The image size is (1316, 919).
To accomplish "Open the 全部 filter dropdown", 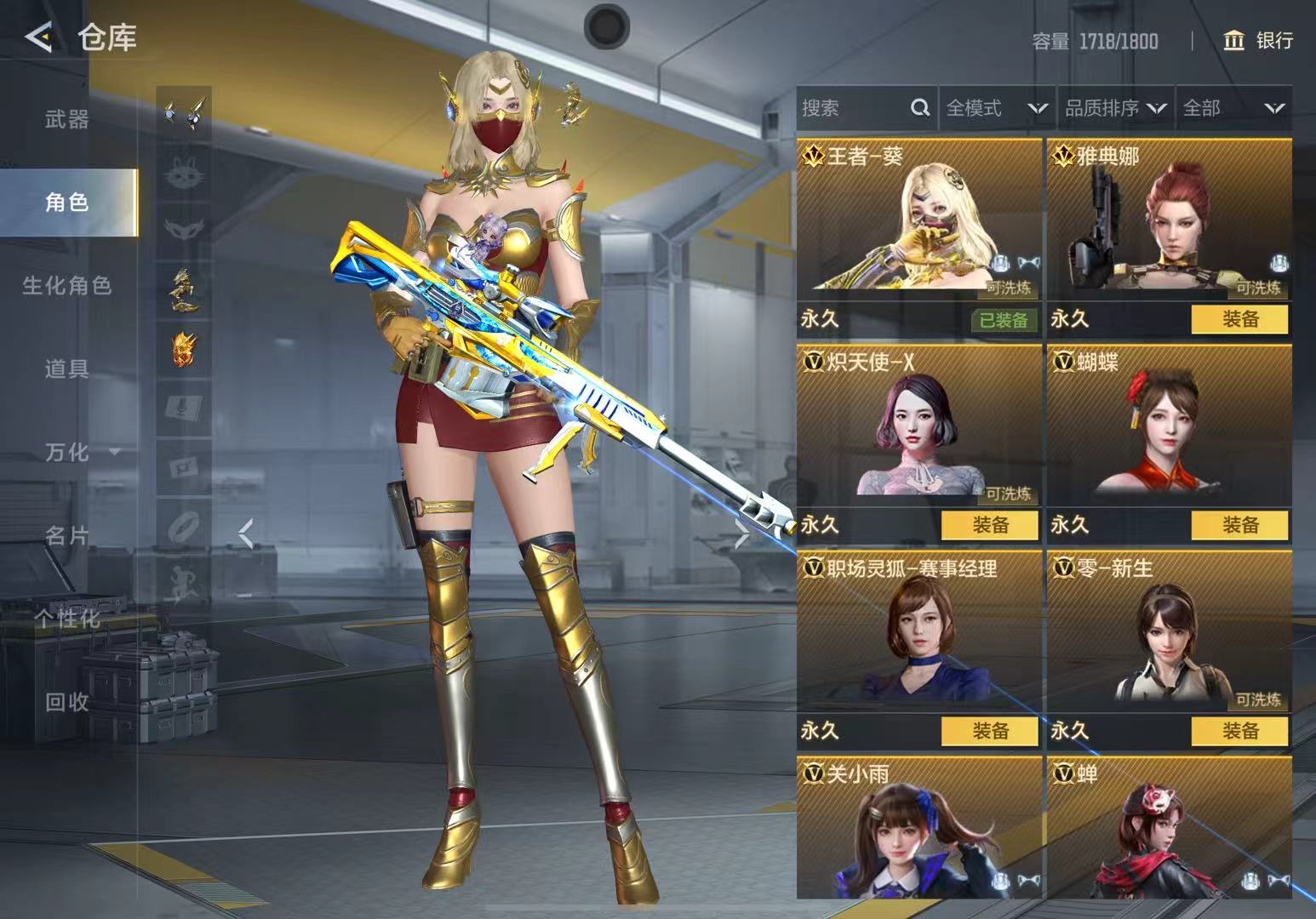I will click(1233, 108).
